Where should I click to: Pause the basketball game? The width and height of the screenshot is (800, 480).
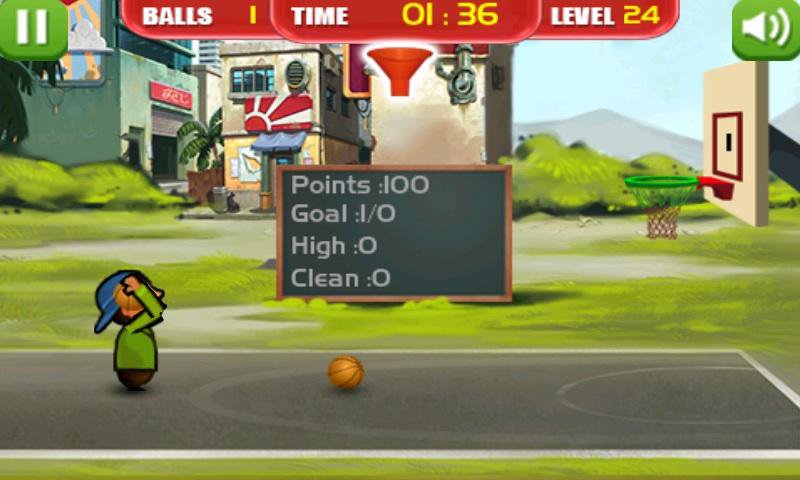point(32,26)
